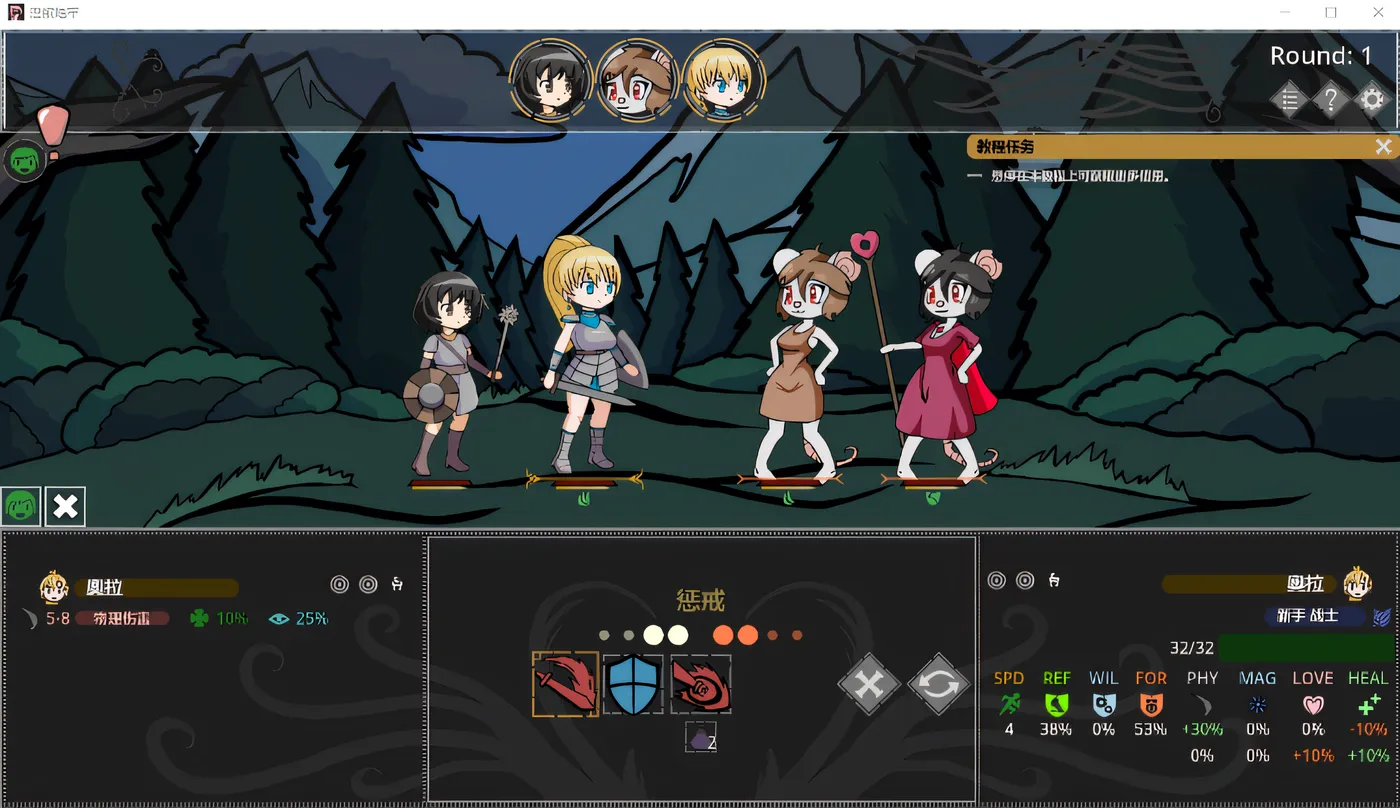Screen dimensions: 1400x808
Task: Toggle the second target circle on left panel
Action: 367,583
